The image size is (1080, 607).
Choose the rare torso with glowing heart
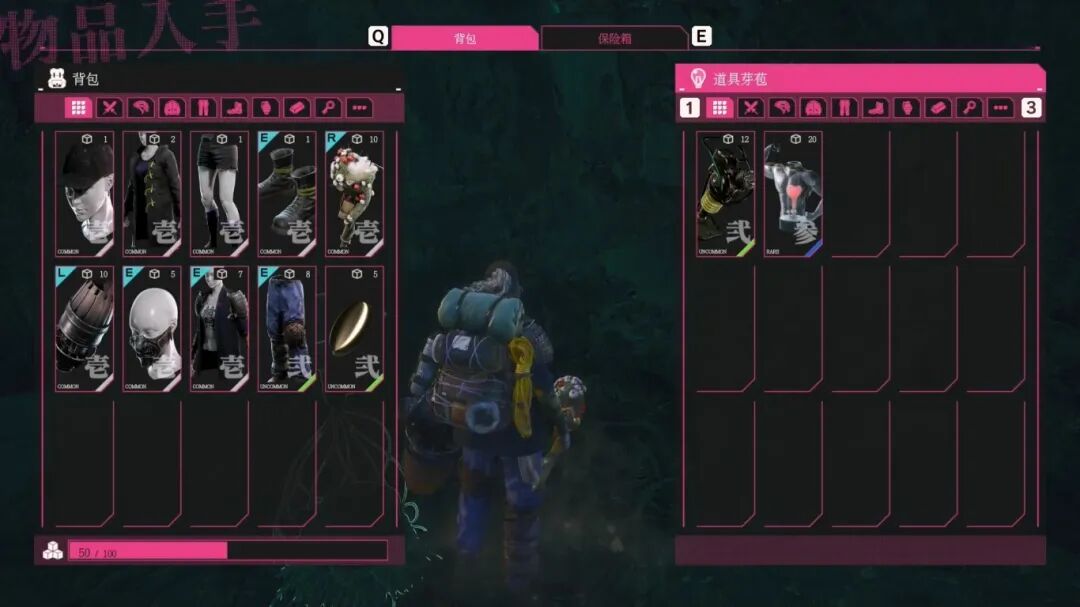tap(793, 194)
